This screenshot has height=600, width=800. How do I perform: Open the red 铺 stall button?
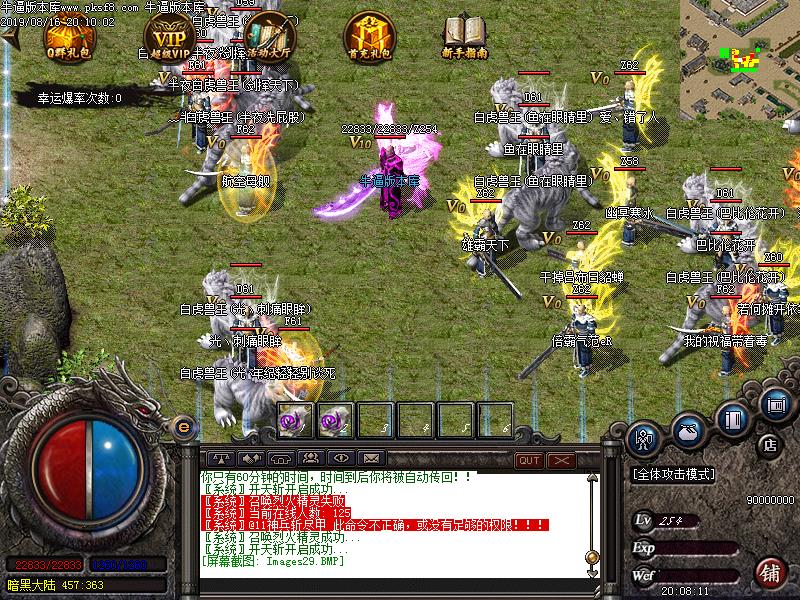pyautogui.click(x=769, y=571)
